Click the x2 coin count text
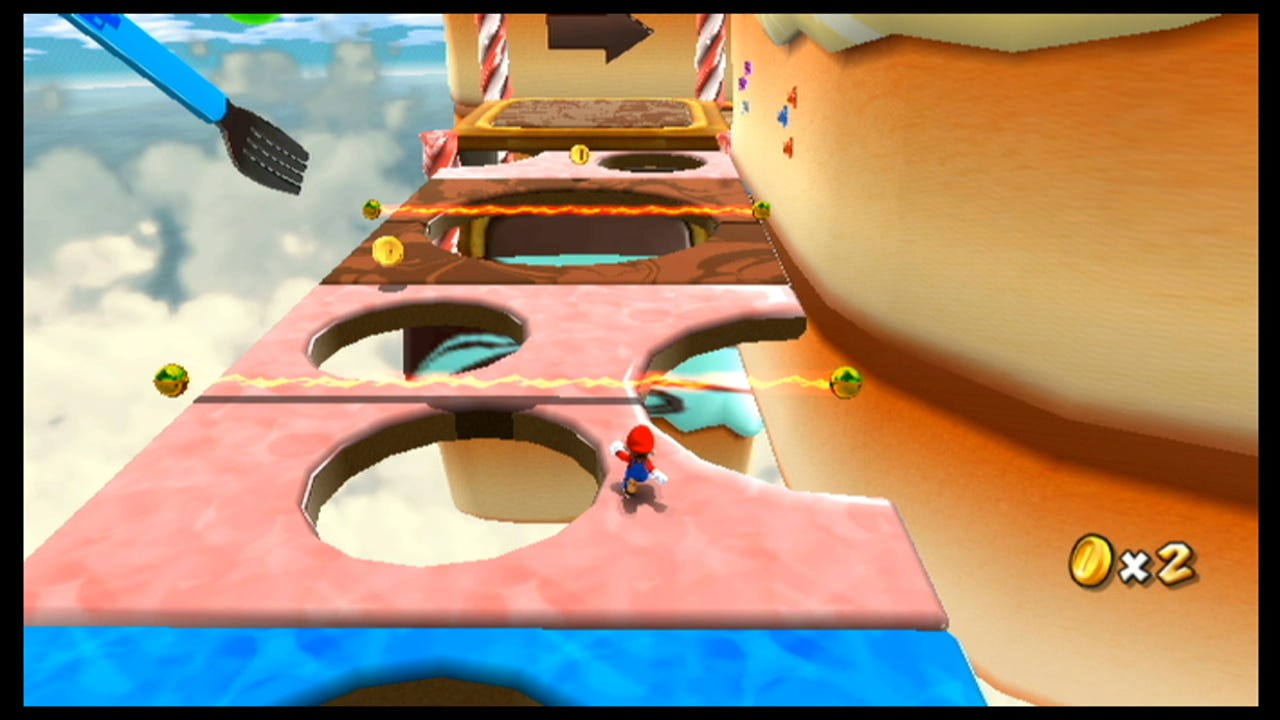Screen dimensions: 1280x720 pos(1160,562)
